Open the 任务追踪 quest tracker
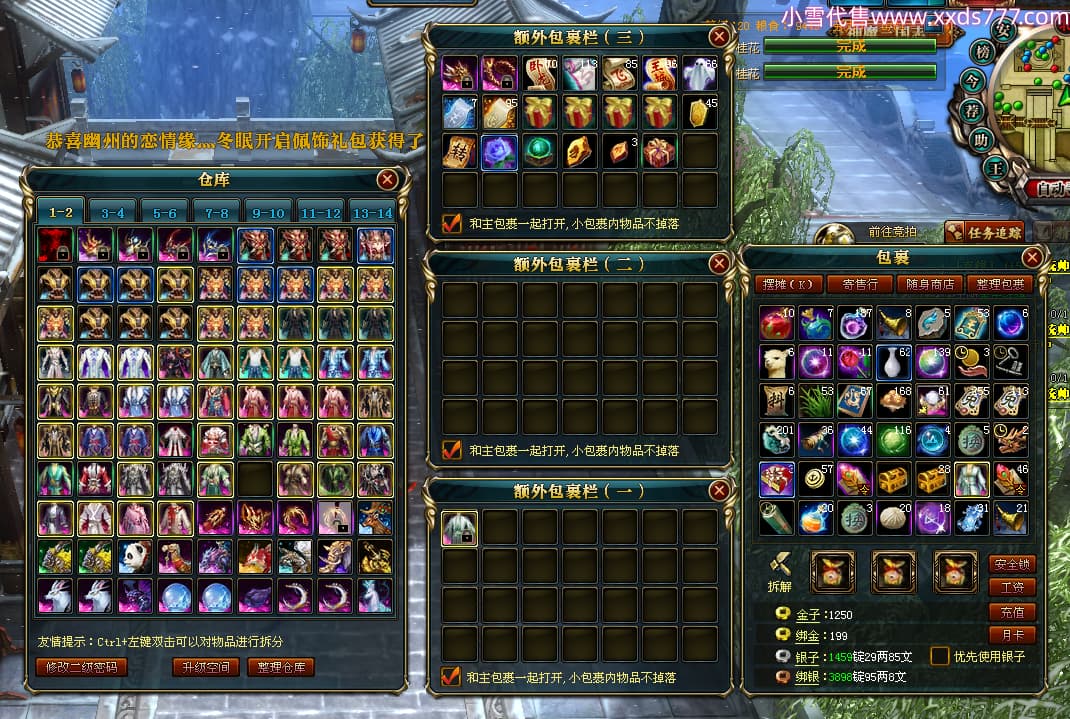The height and width of the screenshot is (719, 1070). [x=985, y=233]
